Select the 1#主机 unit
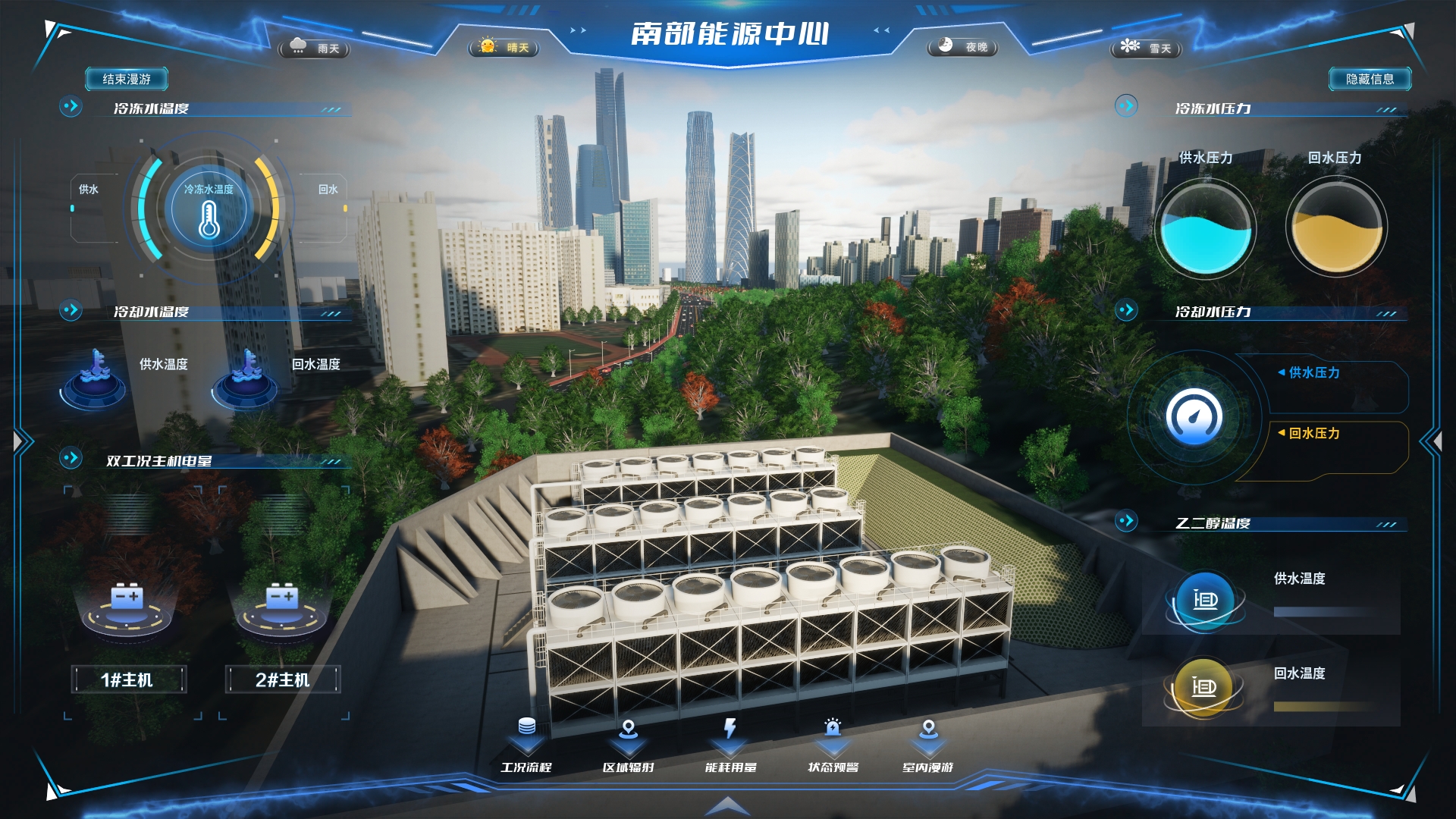The height and width of the screenshot is (819, 1456). (127, 679)
